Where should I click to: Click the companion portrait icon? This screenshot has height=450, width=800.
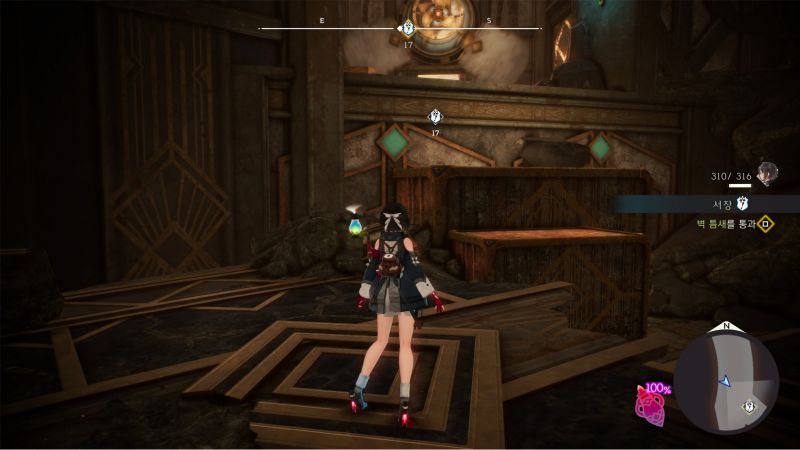point(768,174)
